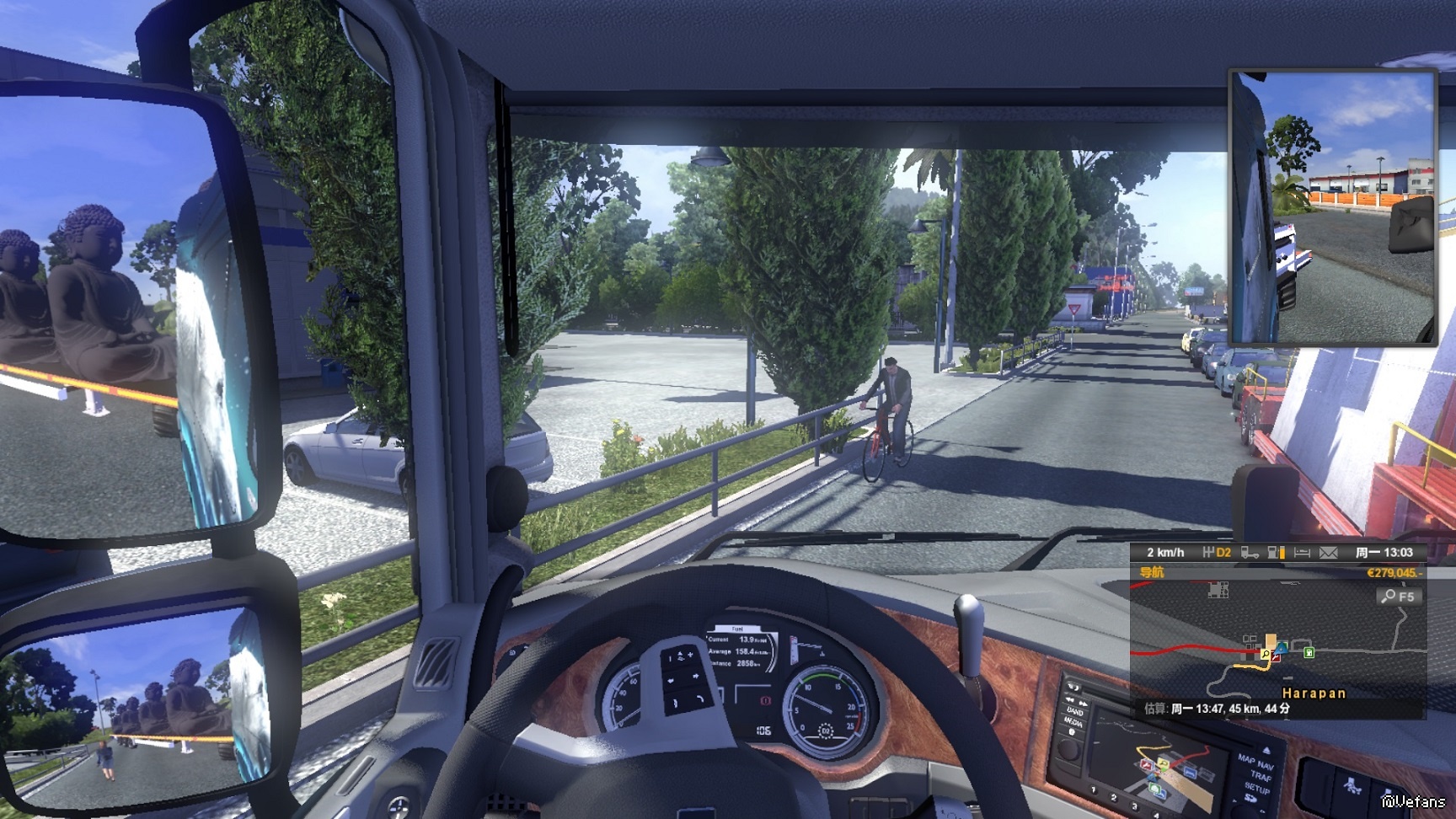Select the truck damage status icon
Screen dimensions: 1456x819
click(x=1250, y=553)
